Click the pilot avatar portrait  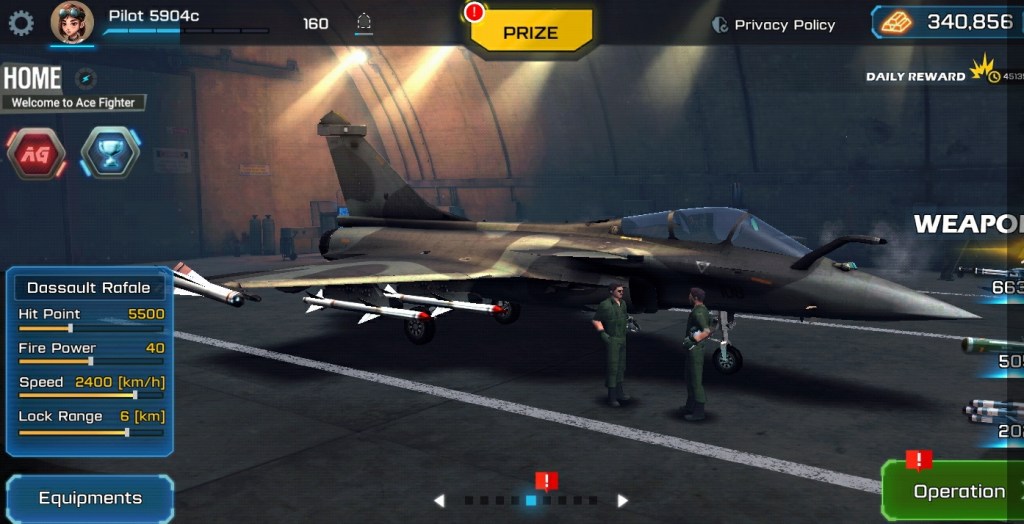pyautogui.click(x=72, y=23)
